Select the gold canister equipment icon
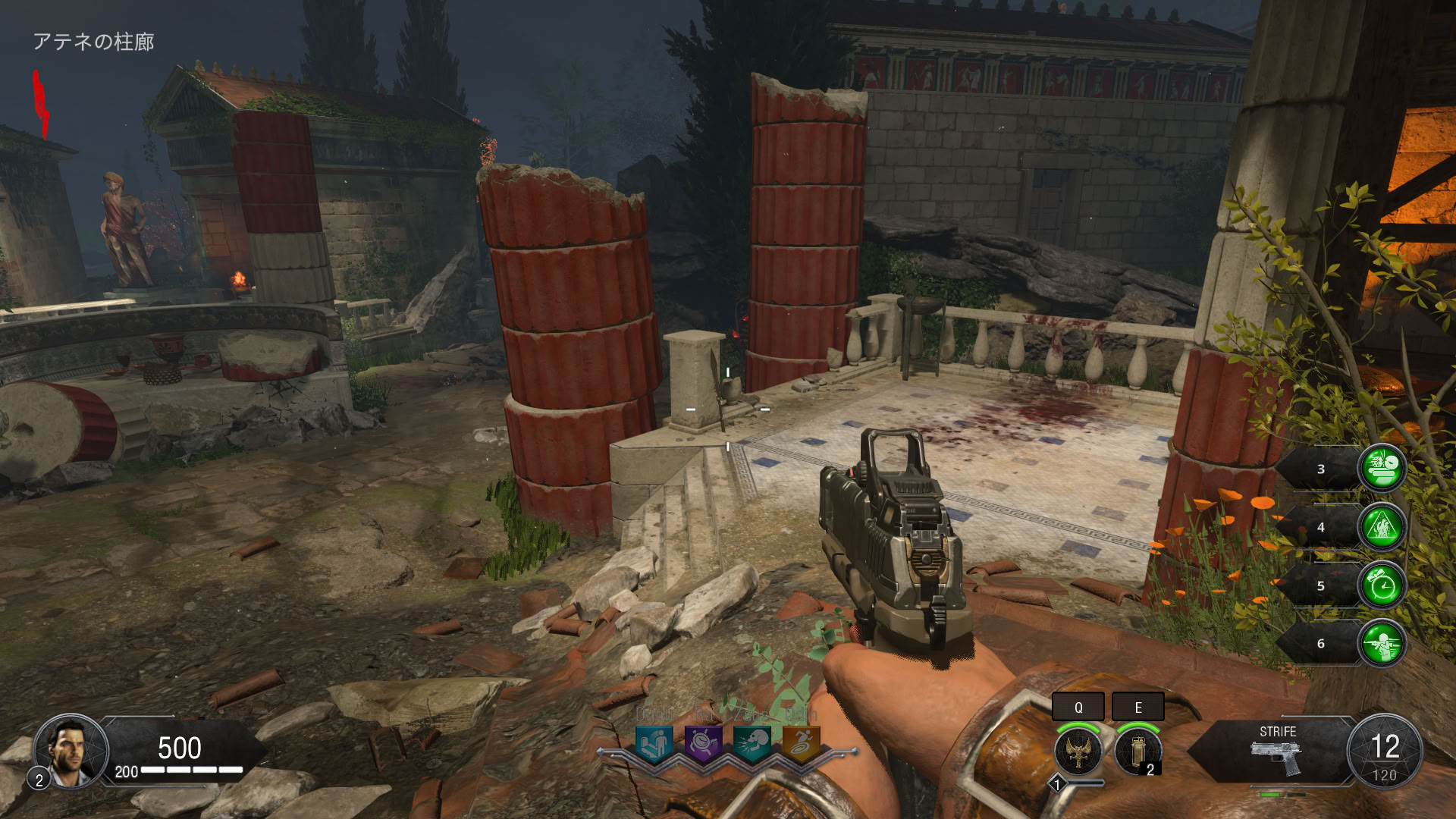 [x=1137, y=751]
